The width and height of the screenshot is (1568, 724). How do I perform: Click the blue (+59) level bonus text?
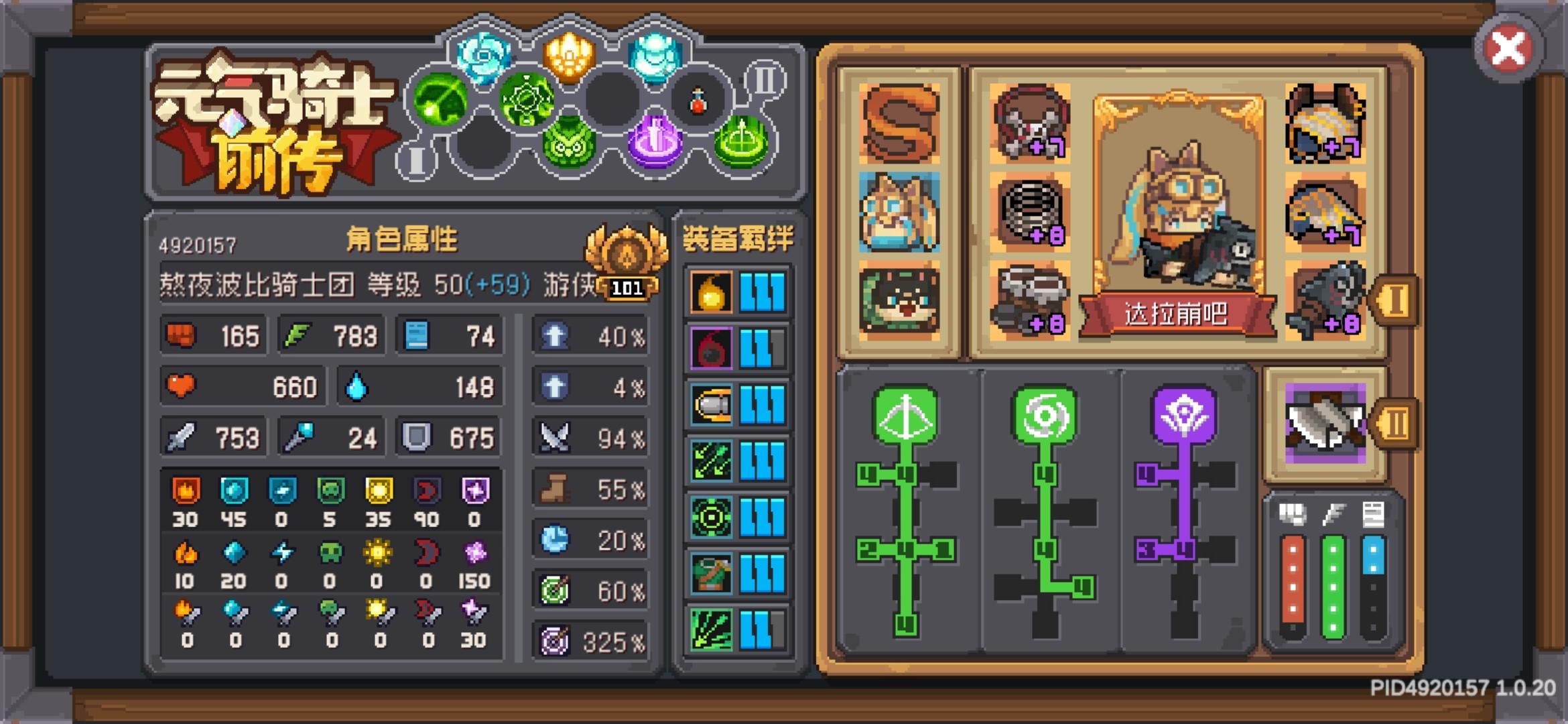click(499, 285)
